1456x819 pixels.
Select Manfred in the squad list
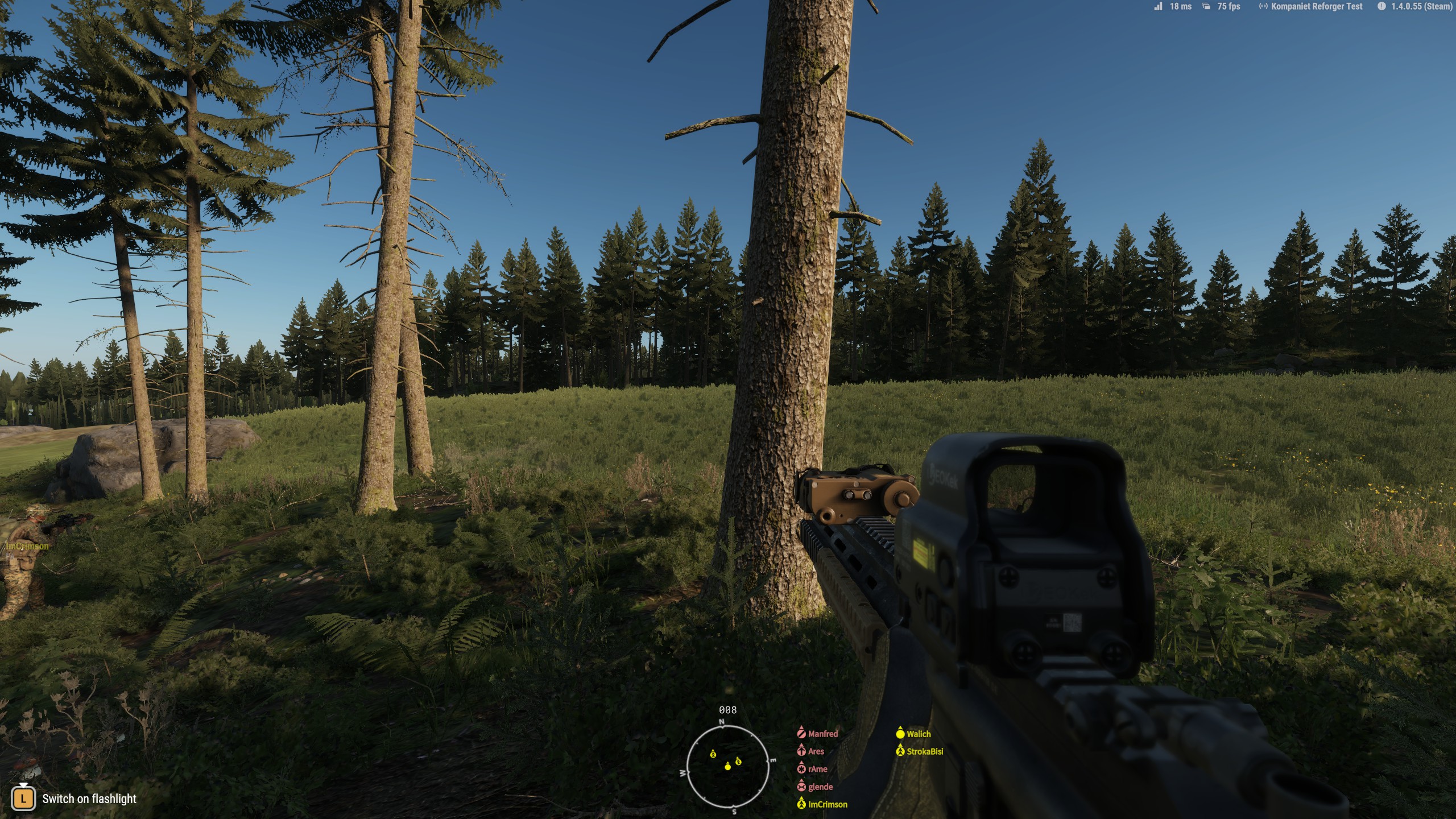click(822, 734)
